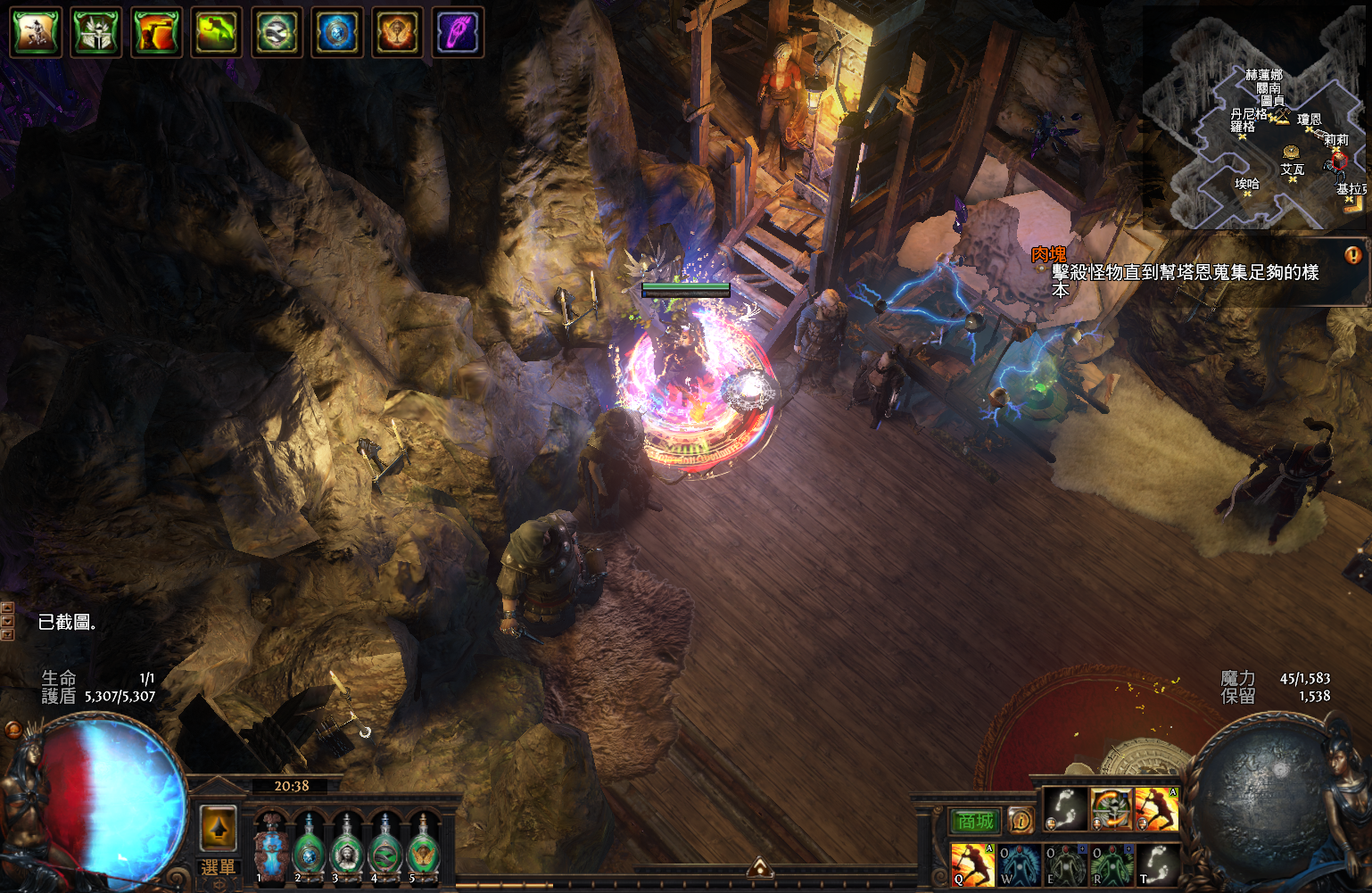1372x893 pixels.
Task: Open the orange chat info bubble icon
Action: (1021, 820)
